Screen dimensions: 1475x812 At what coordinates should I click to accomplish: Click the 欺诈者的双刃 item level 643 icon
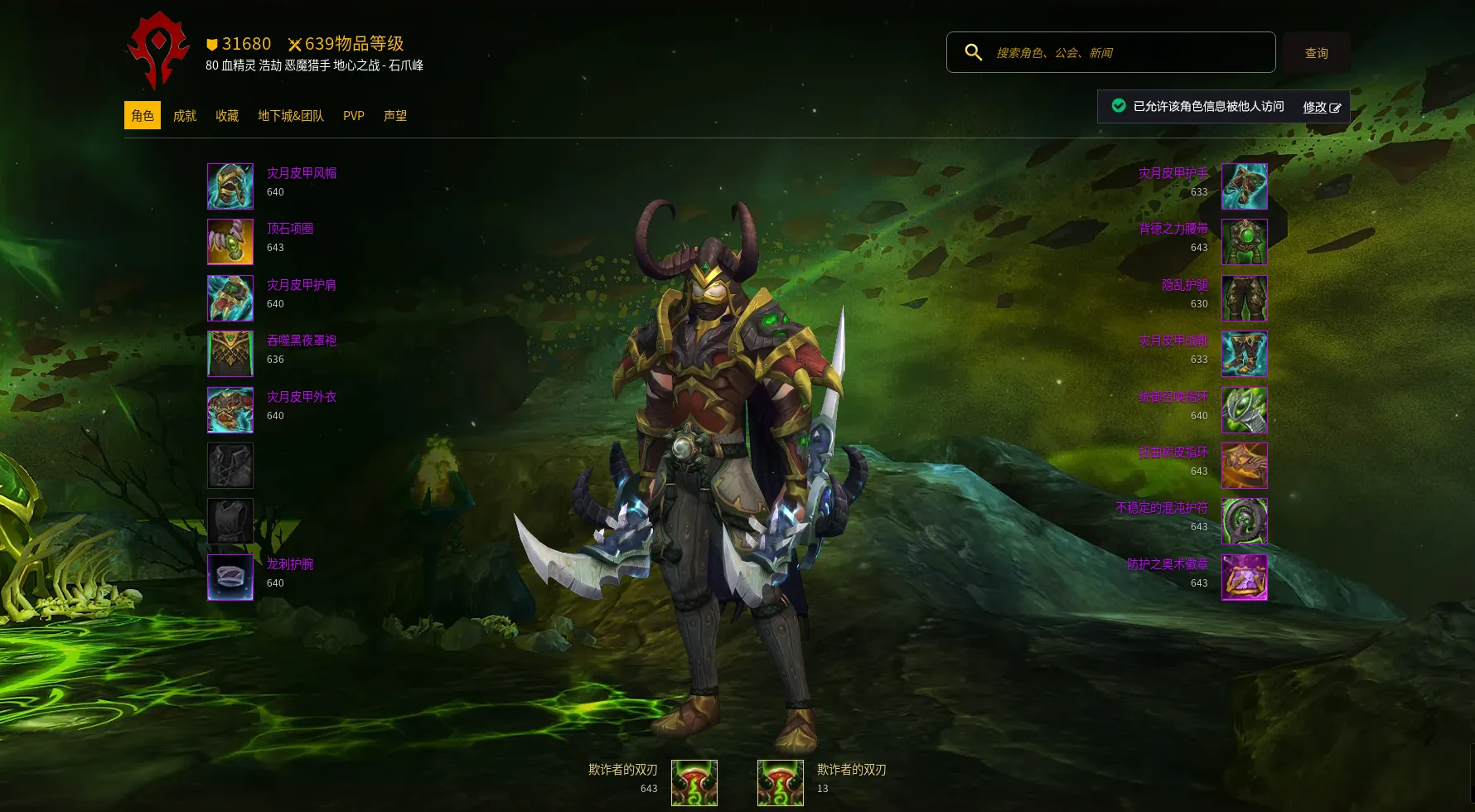(694, 783)
